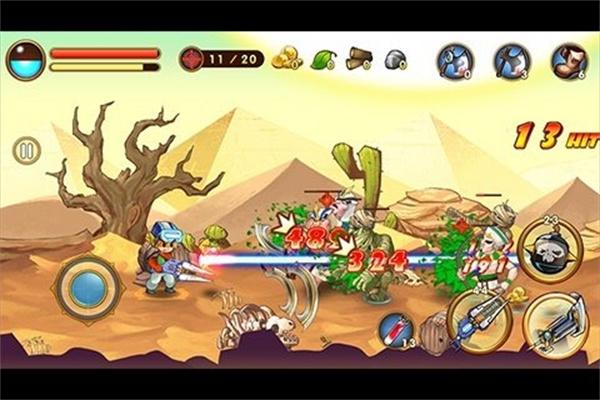Image resolution: width=600 pixels, height=400 pixels.
Task: Tap the gold coins counter icon
Action: (286, 58)
